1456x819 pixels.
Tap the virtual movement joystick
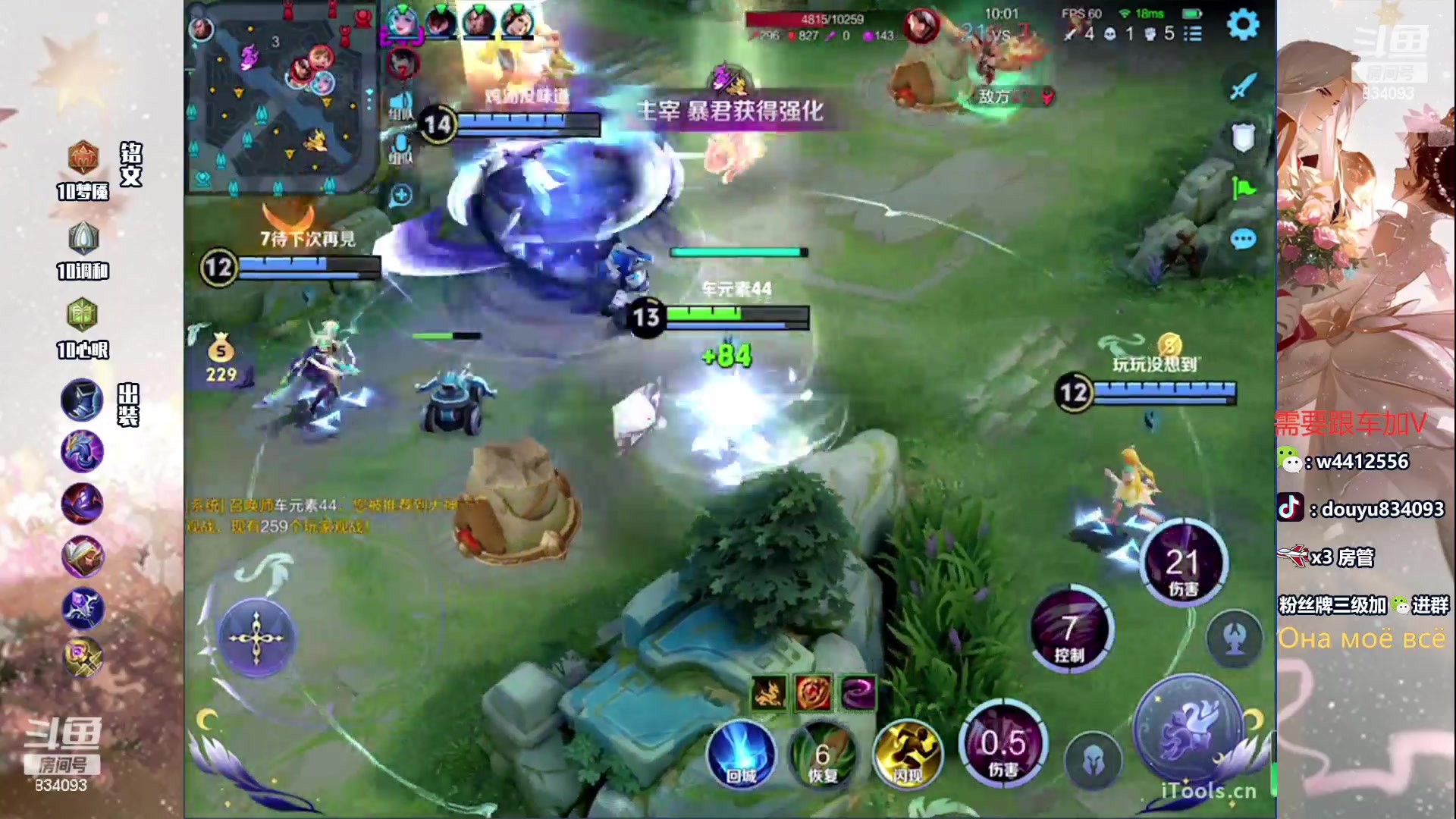pos(256,638)
